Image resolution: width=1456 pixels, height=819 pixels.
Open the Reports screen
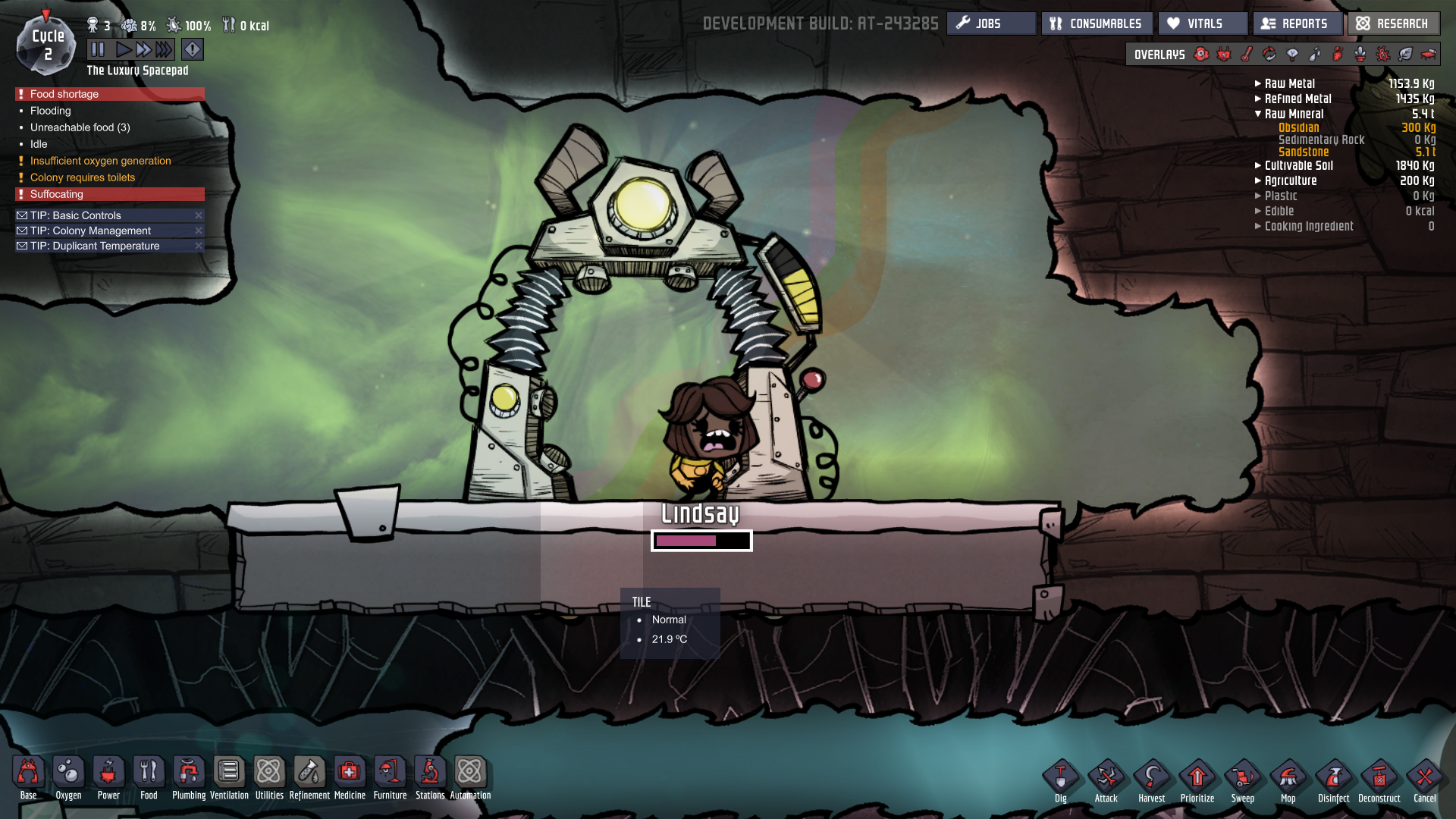[x=1297, y=24]
